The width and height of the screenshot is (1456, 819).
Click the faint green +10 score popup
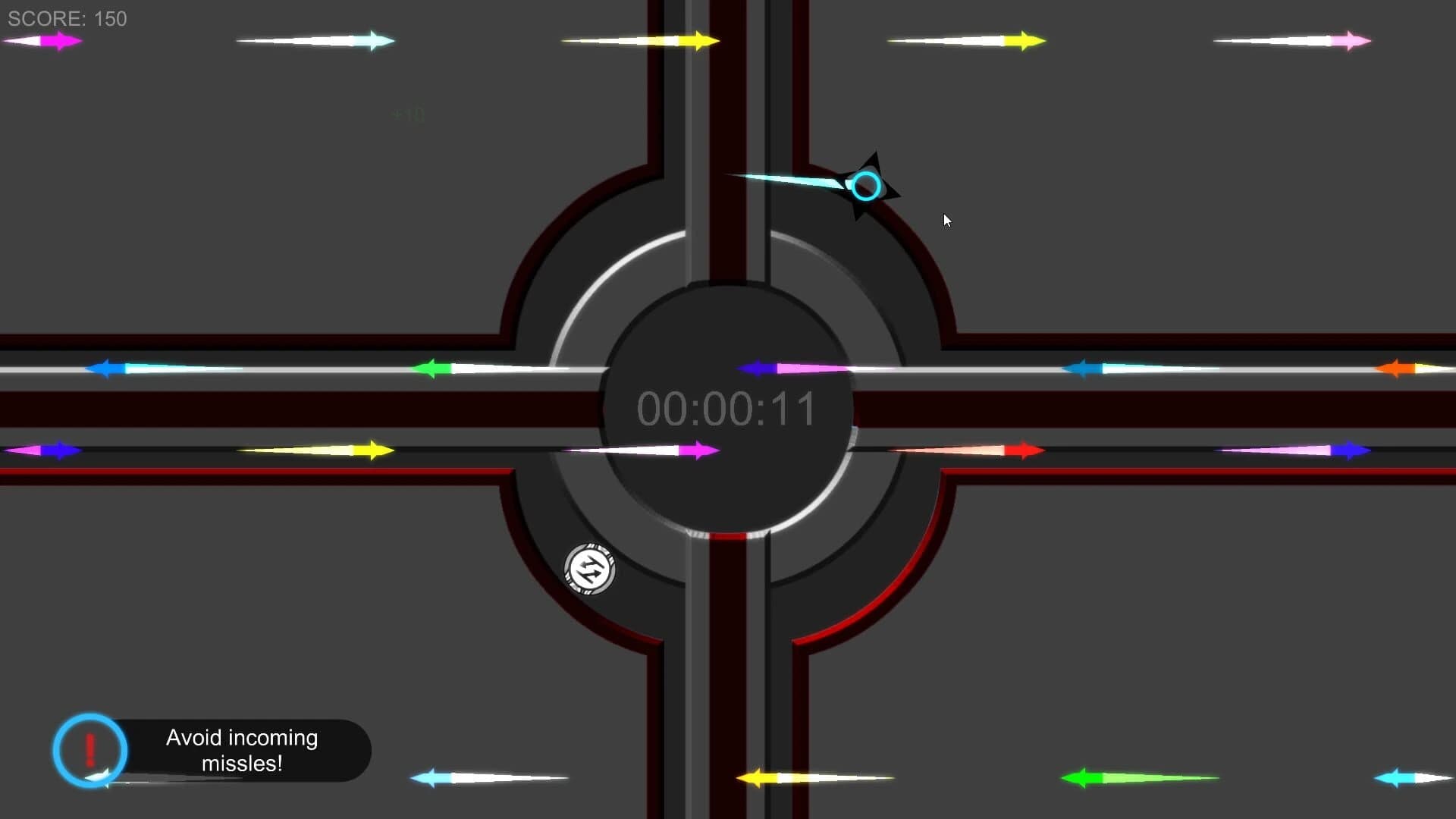(x=407, y=112)
